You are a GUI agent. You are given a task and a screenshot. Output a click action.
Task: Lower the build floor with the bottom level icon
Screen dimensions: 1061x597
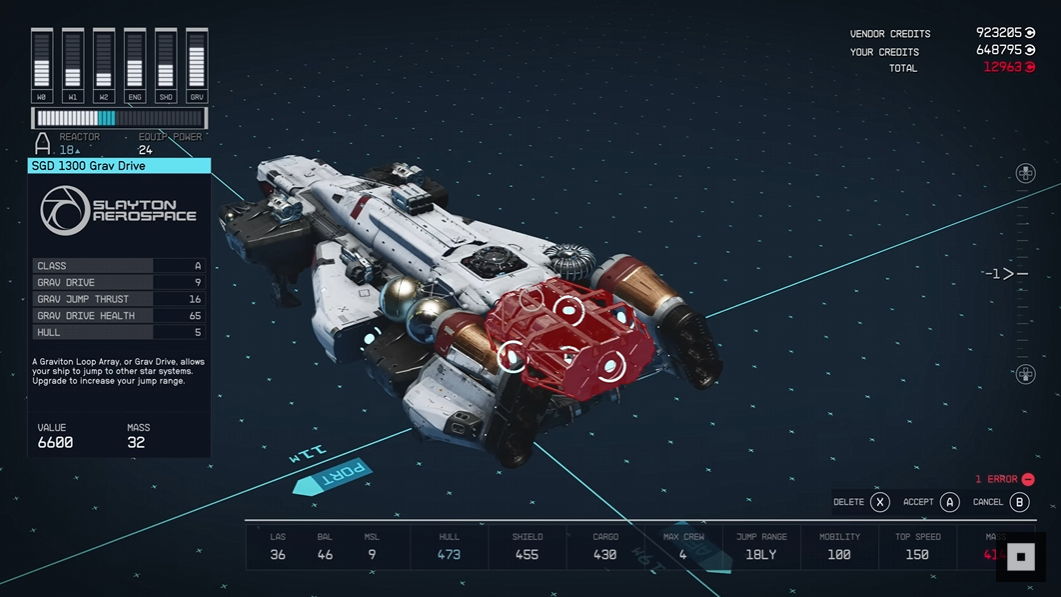tap(1025, 374)
